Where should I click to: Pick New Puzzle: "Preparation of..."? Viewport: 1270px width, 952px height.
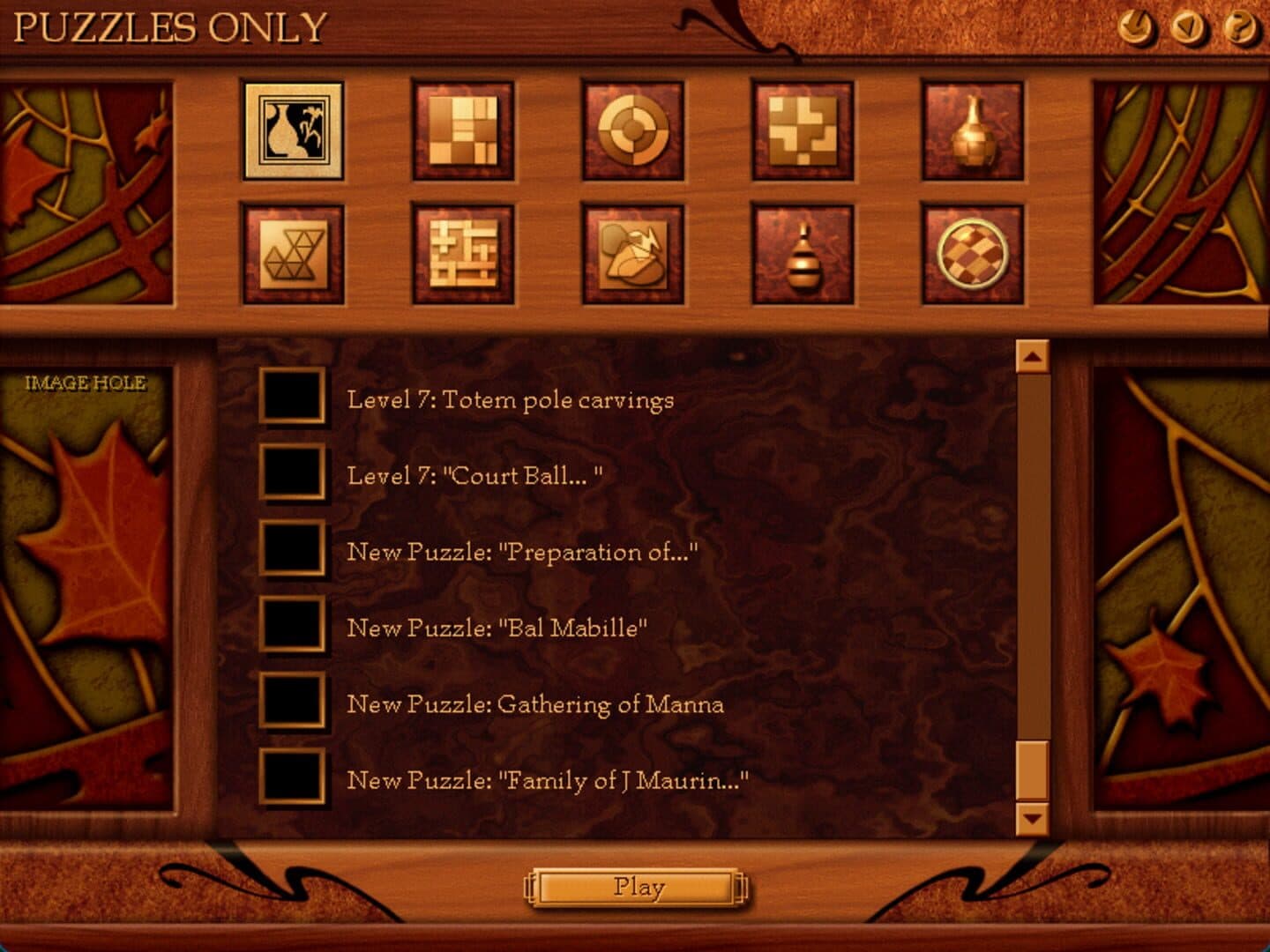pos(522,552)
